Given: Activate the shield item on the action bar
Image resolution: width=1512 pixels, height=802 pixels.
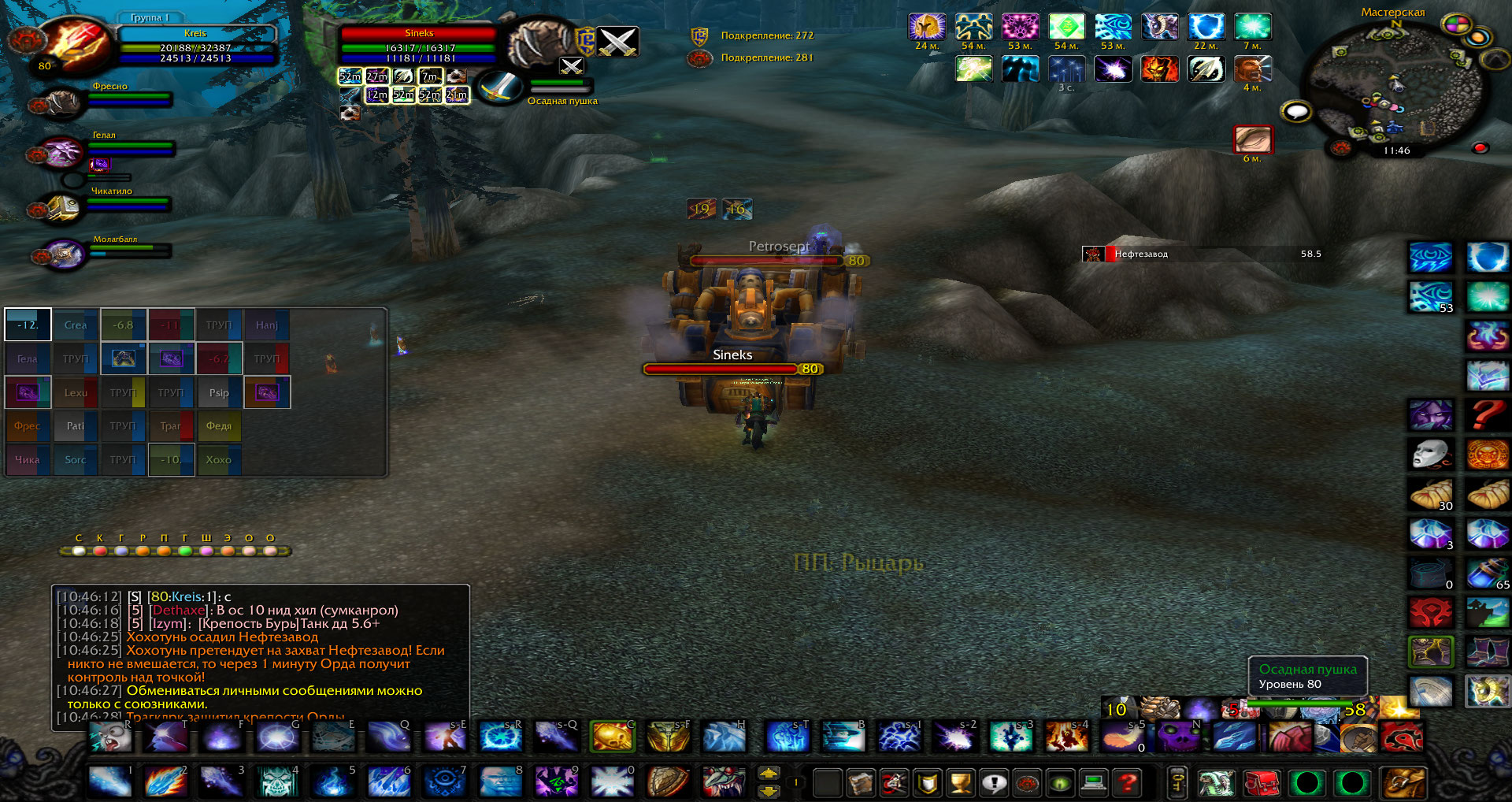Looking at the screenshot, I should coord(668,782).
